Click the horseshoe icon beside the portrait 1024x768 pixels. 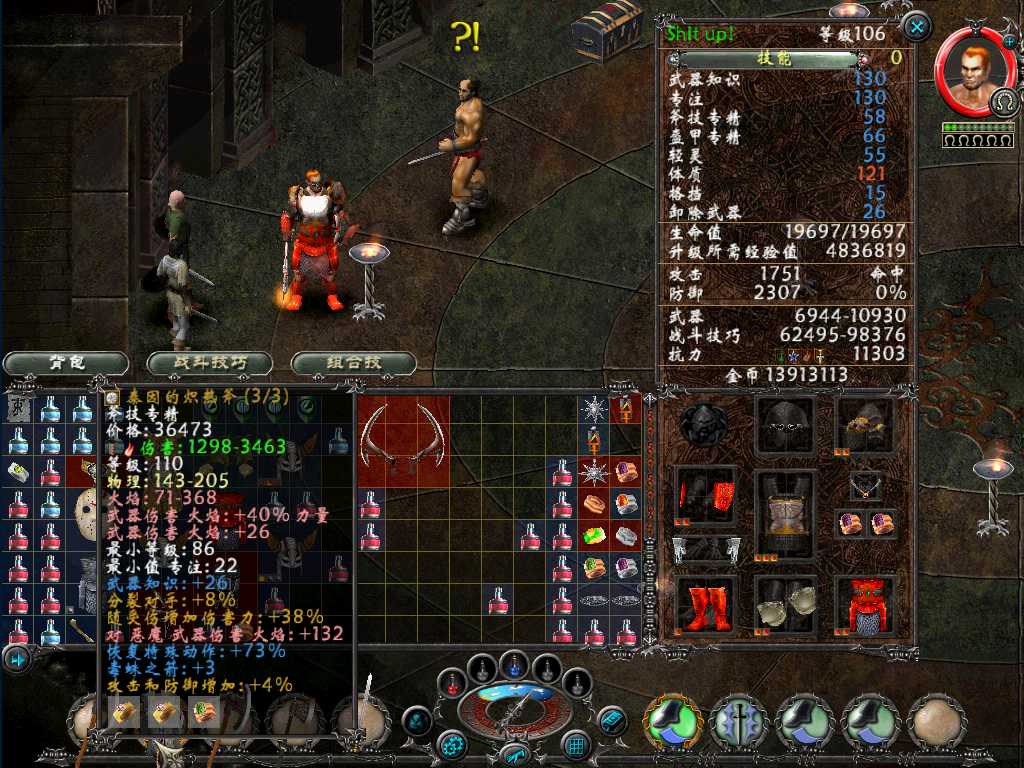pyautogui.click(x=1003, y=102)
